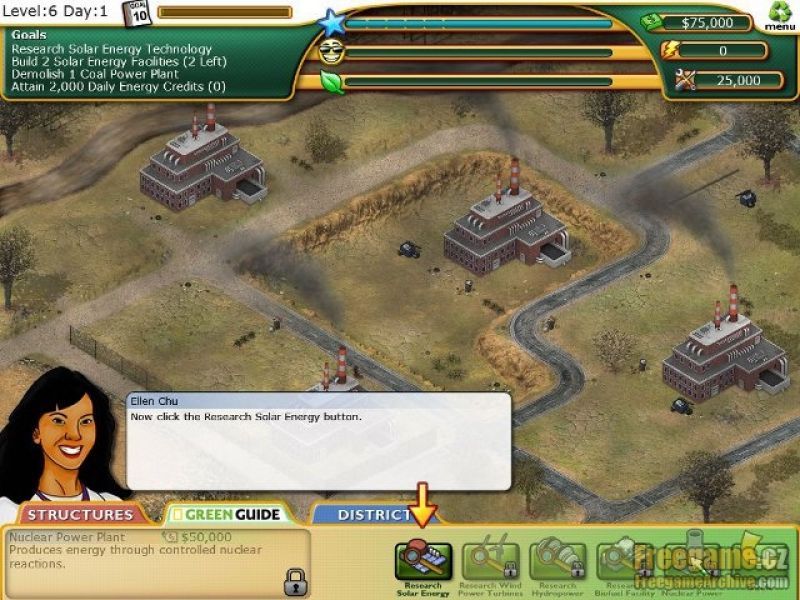Click the calendar day icon

pos(137,14)
